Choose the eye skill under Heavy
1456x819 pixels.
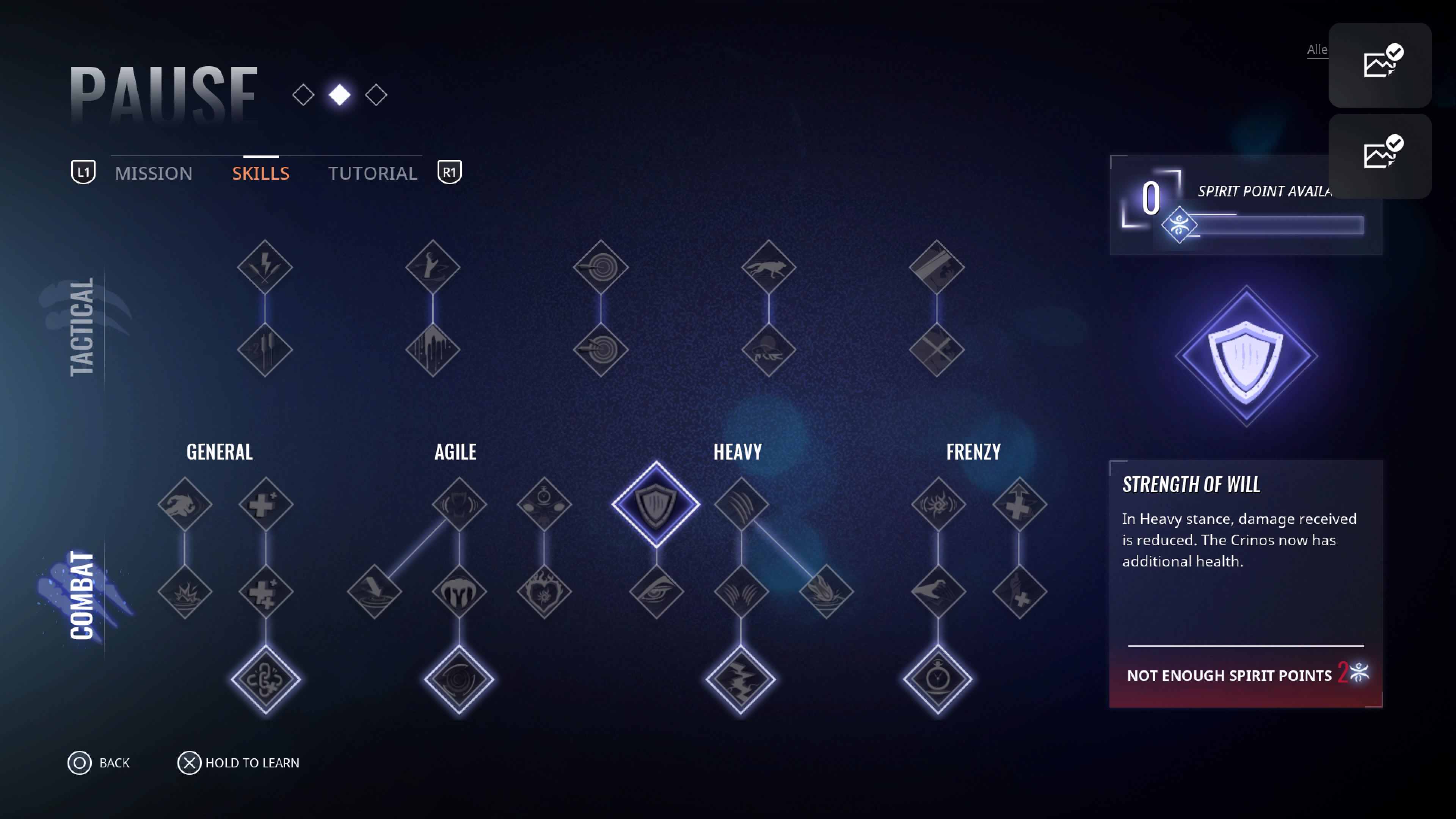tap(656, 592)
